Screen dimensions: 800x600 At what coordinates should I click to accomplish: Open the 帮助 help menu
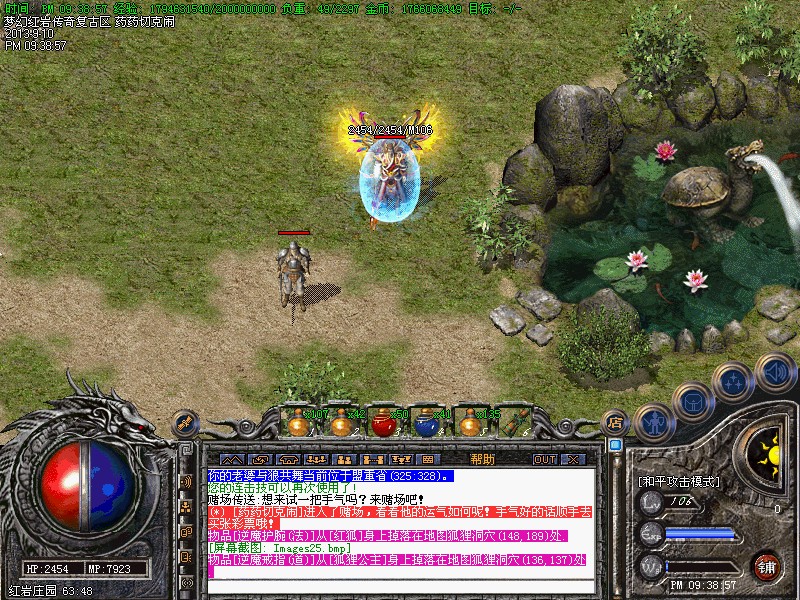pos(482,459)
